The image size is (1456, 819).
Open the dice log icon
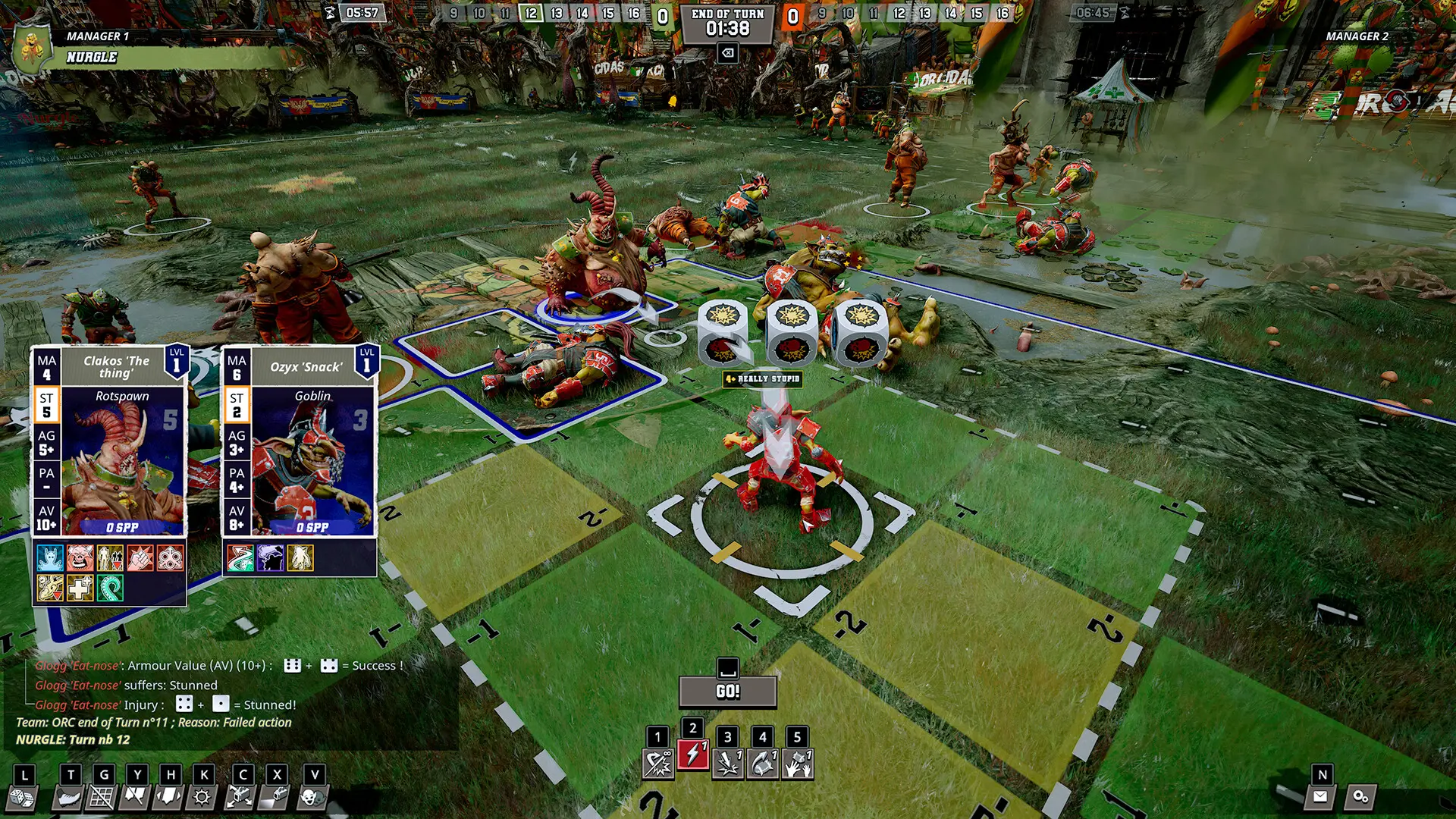tap(20, 798)
